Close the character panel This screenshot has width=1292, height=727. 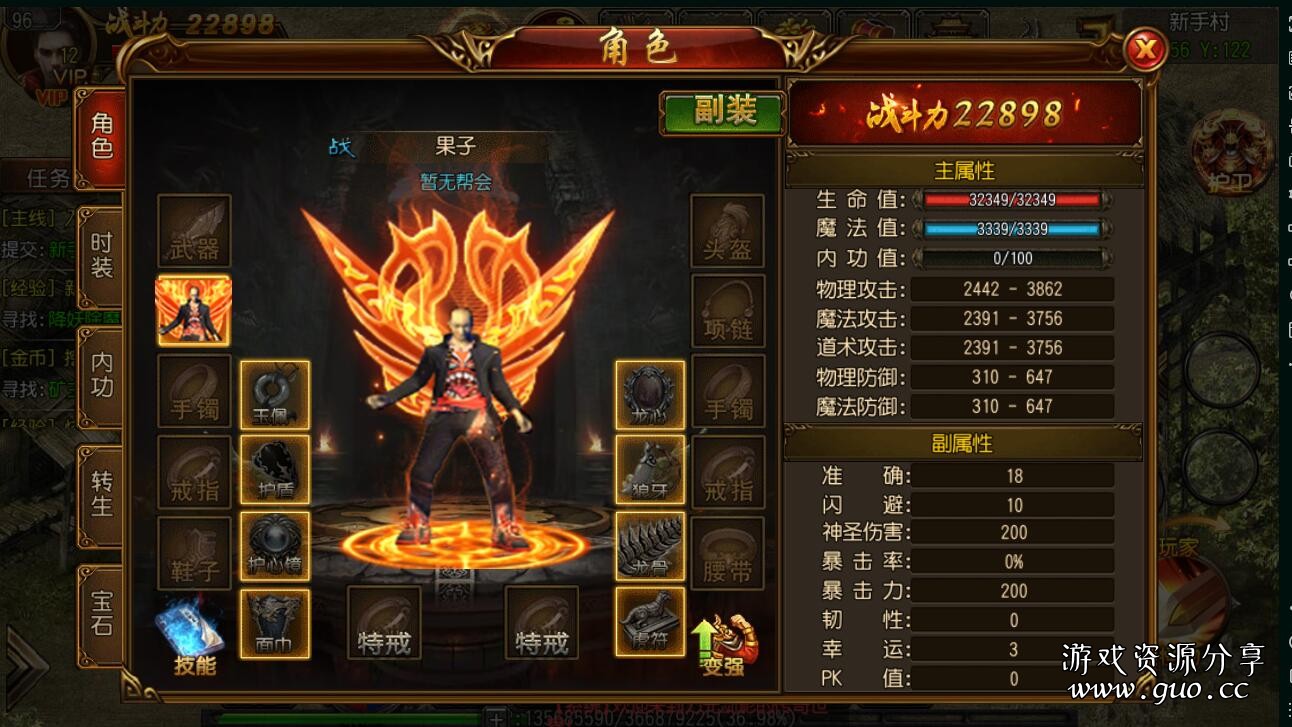(x=1145, y=49)
